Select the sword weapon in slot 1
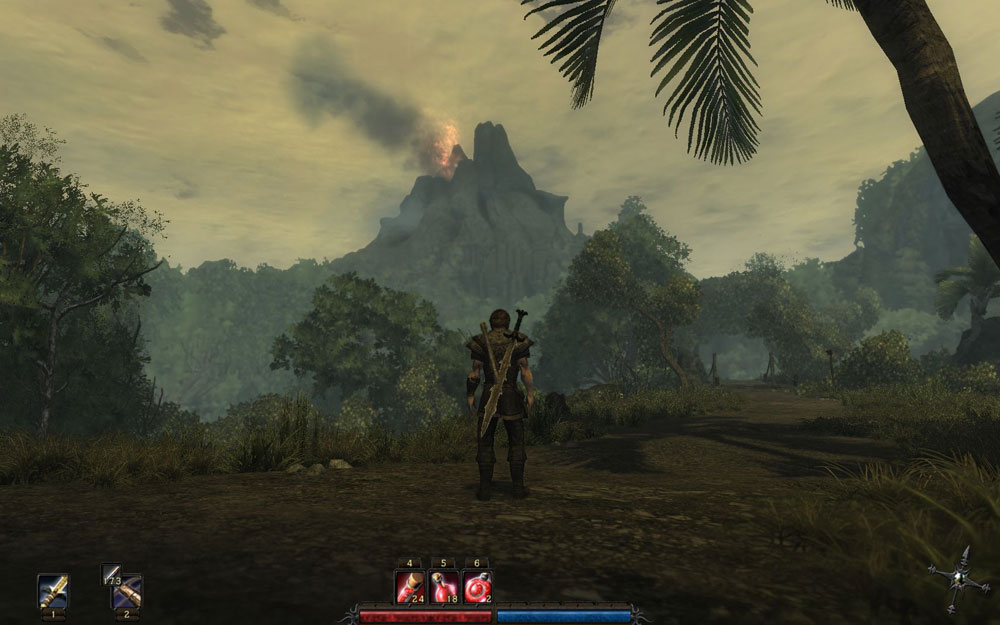 click(x=52, y=590)
